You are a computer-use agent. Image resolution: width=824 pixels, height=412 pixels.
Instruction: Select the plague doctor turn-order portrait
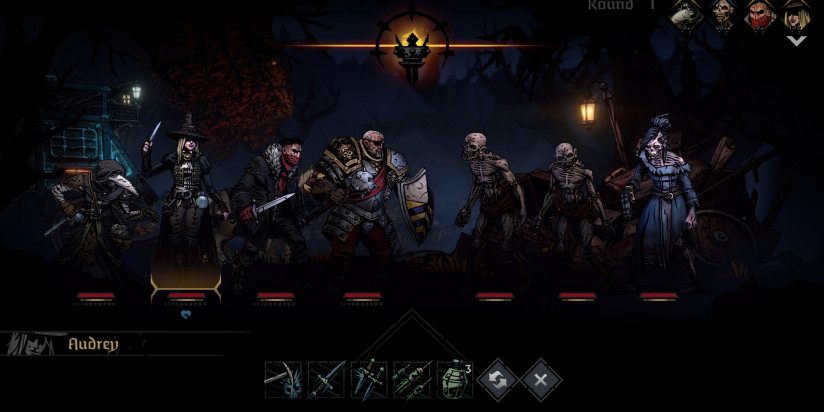(x=688, y=15)
